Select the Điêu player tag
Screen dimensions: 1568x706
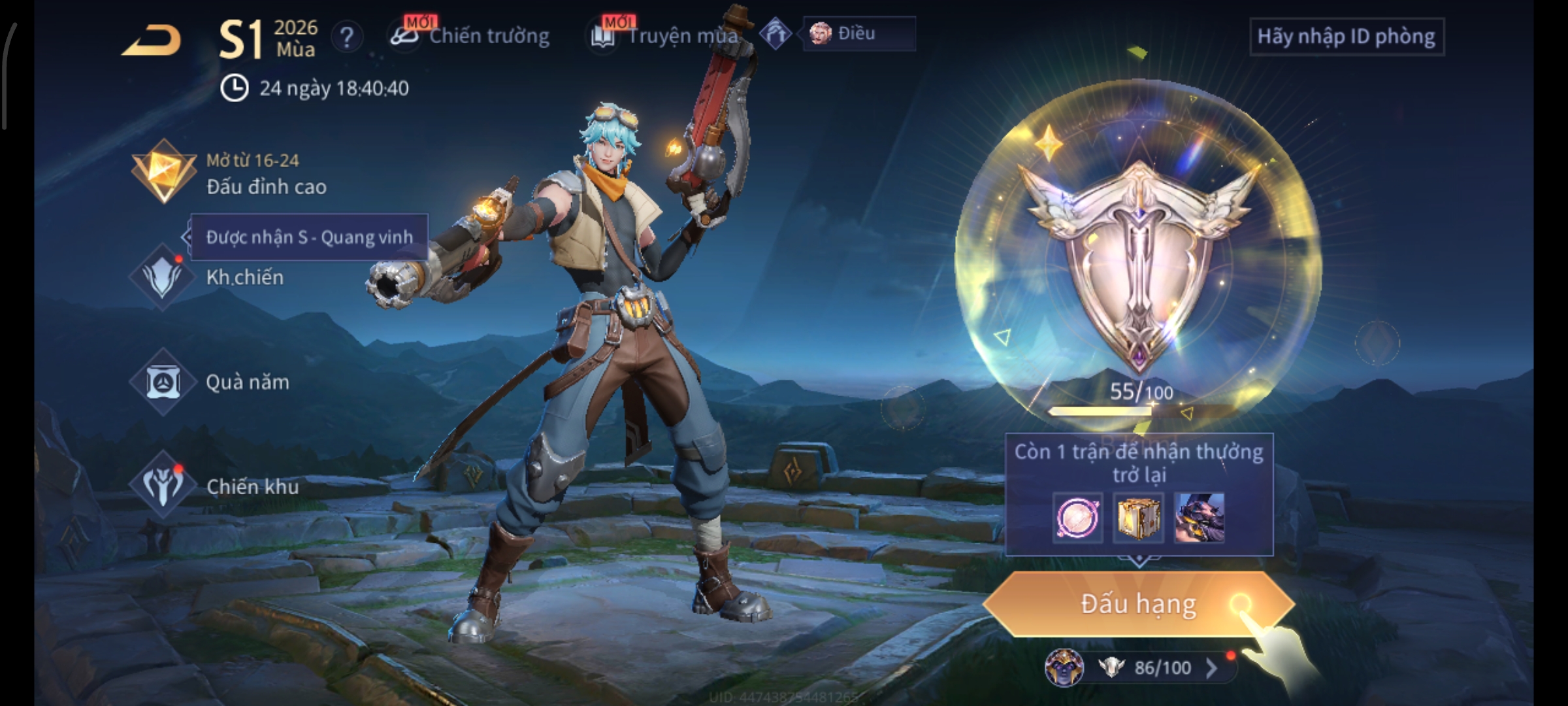(857, 33)
